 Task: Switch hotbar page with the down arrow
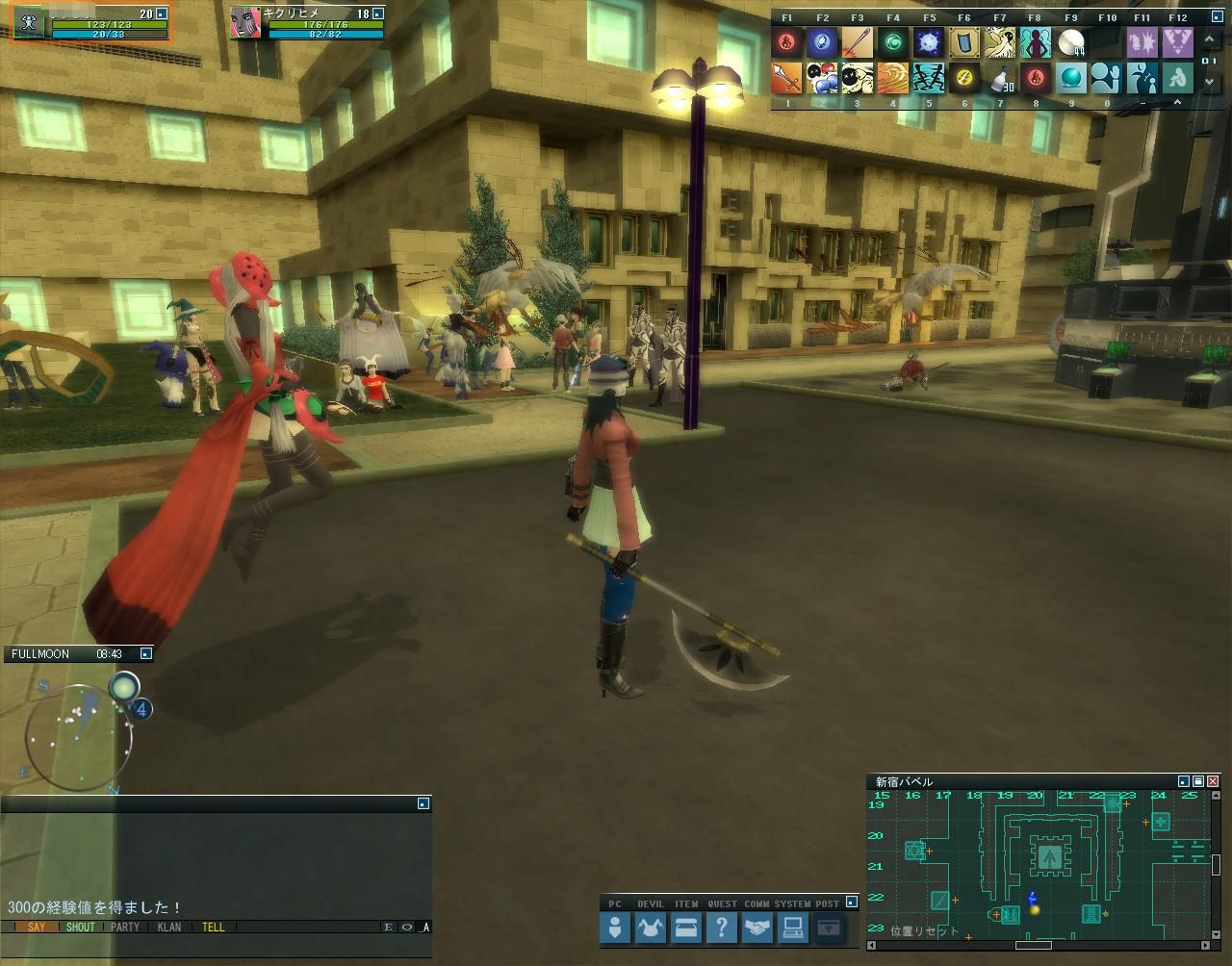coord(1210,83)
